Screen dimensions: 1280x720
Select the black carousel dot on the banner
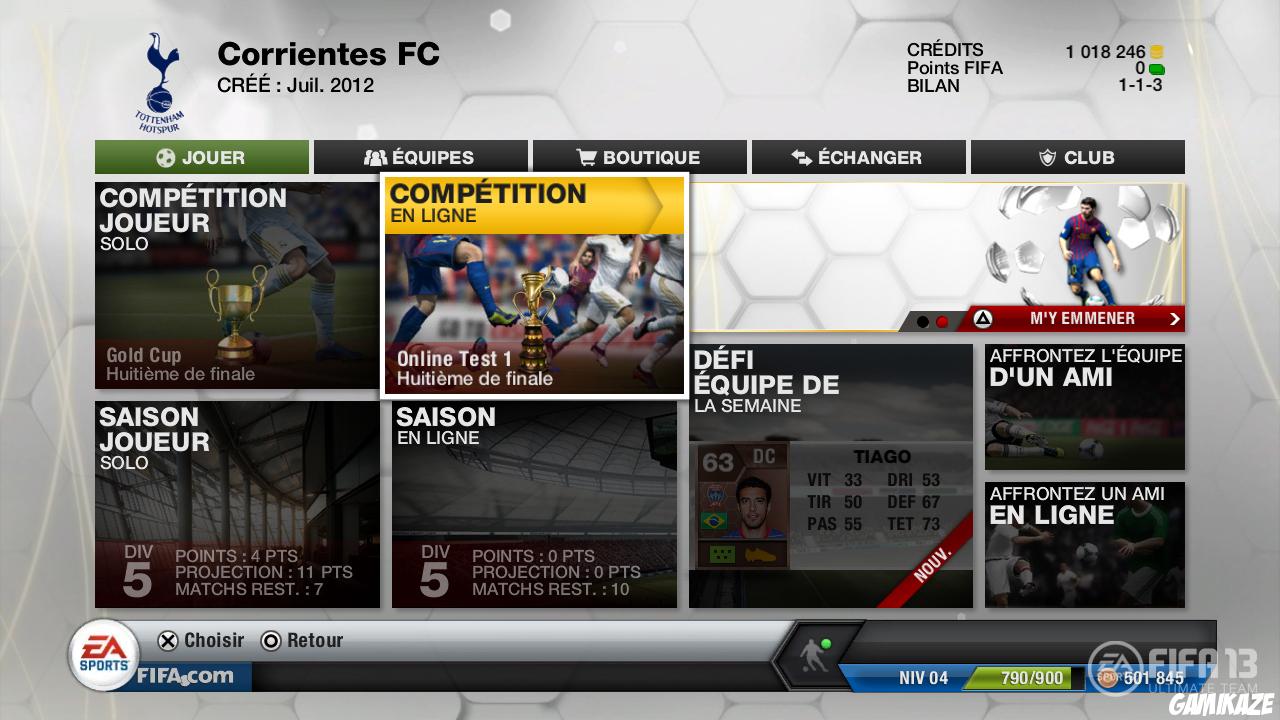point(921,320)
